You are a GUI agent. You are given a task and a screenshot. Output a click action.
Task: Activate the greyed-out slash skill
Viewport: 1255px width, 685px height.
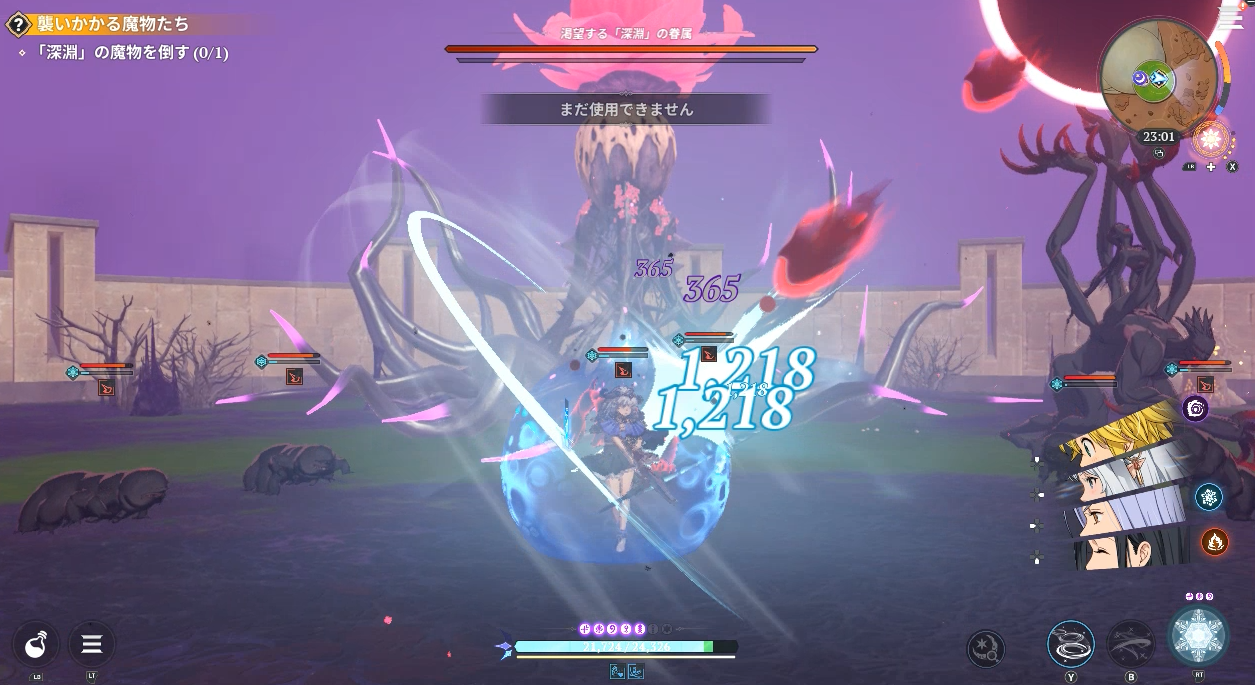(1131, 643)
